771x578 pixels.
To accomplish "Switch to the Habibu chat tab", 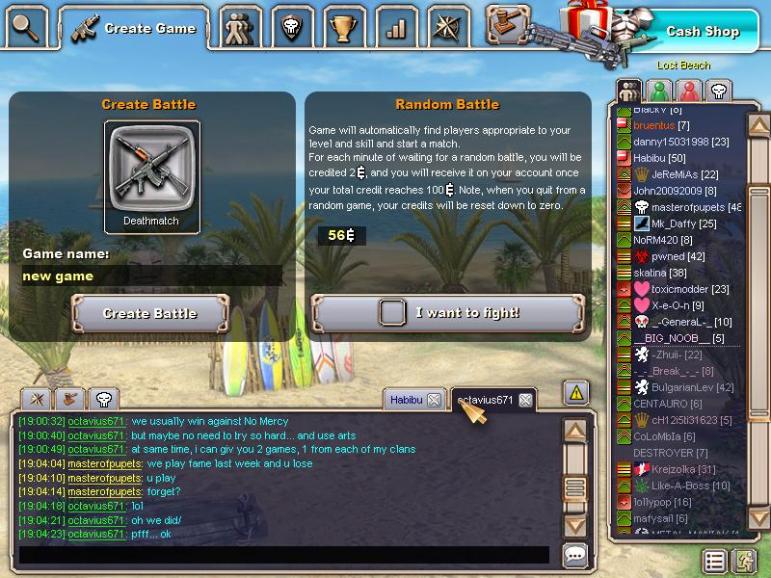I will click(x=406, y=399).
